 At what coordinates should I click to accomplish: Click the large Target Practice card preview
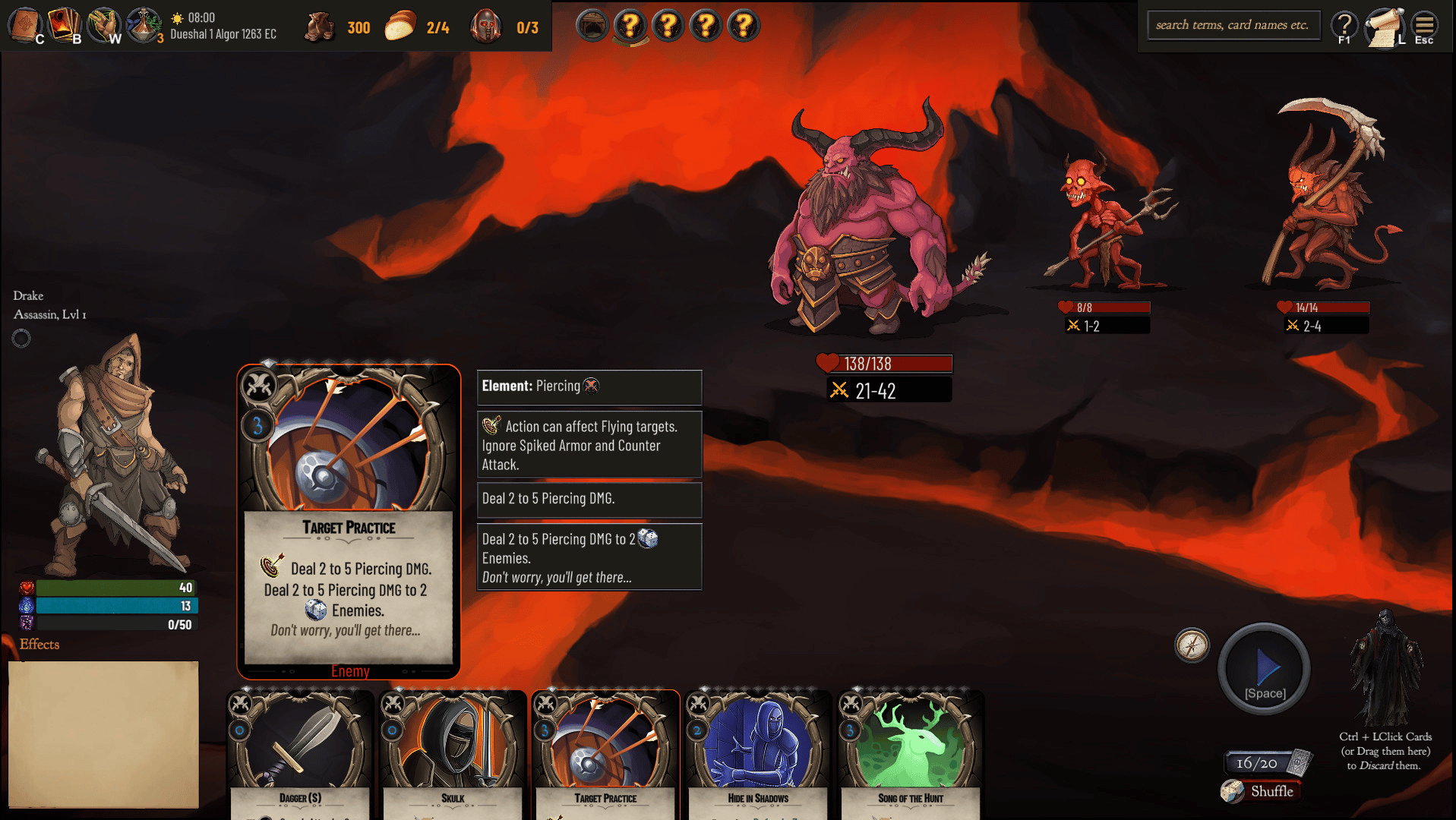(349, 522)
